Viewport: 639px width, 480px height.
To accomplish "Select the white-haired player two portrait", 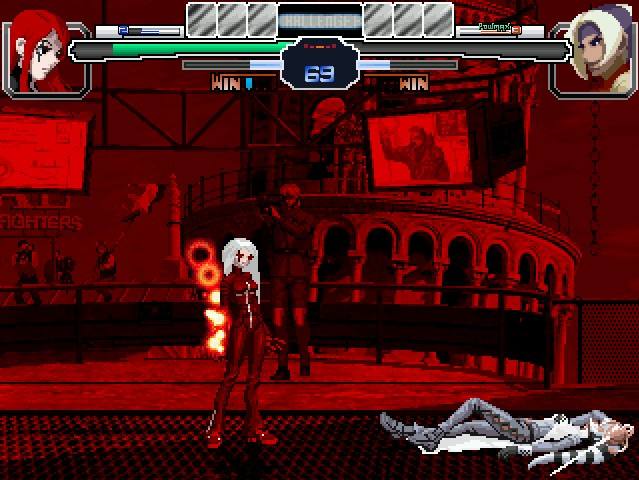I will (x=596, y=48).
